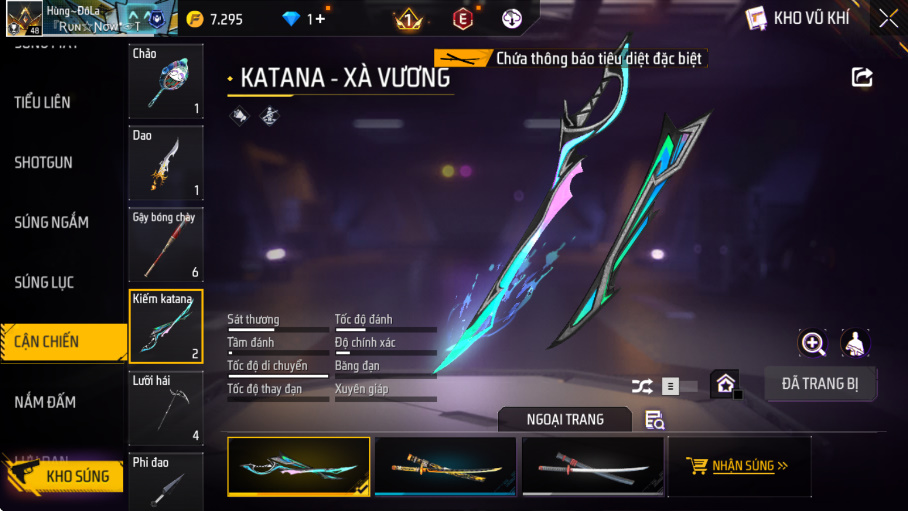Close the weapon vault screen

[x=888, y=18]
